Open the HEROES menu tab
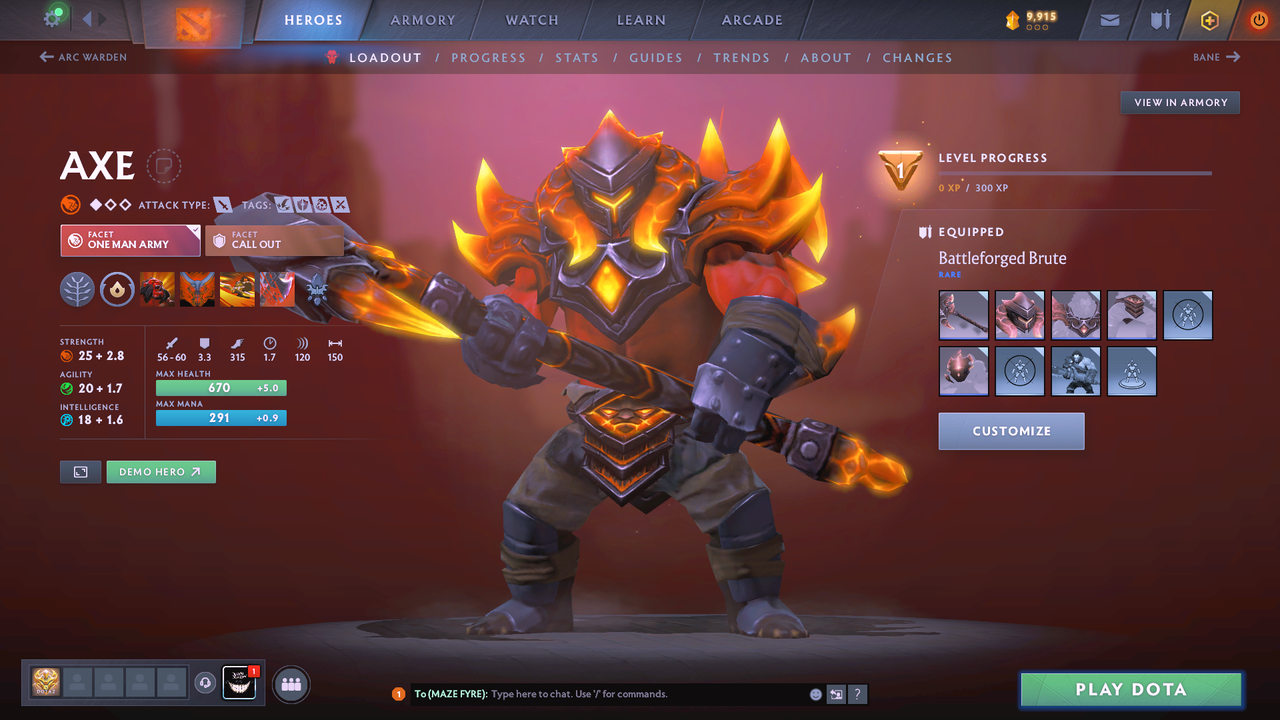 pos(313,19)
